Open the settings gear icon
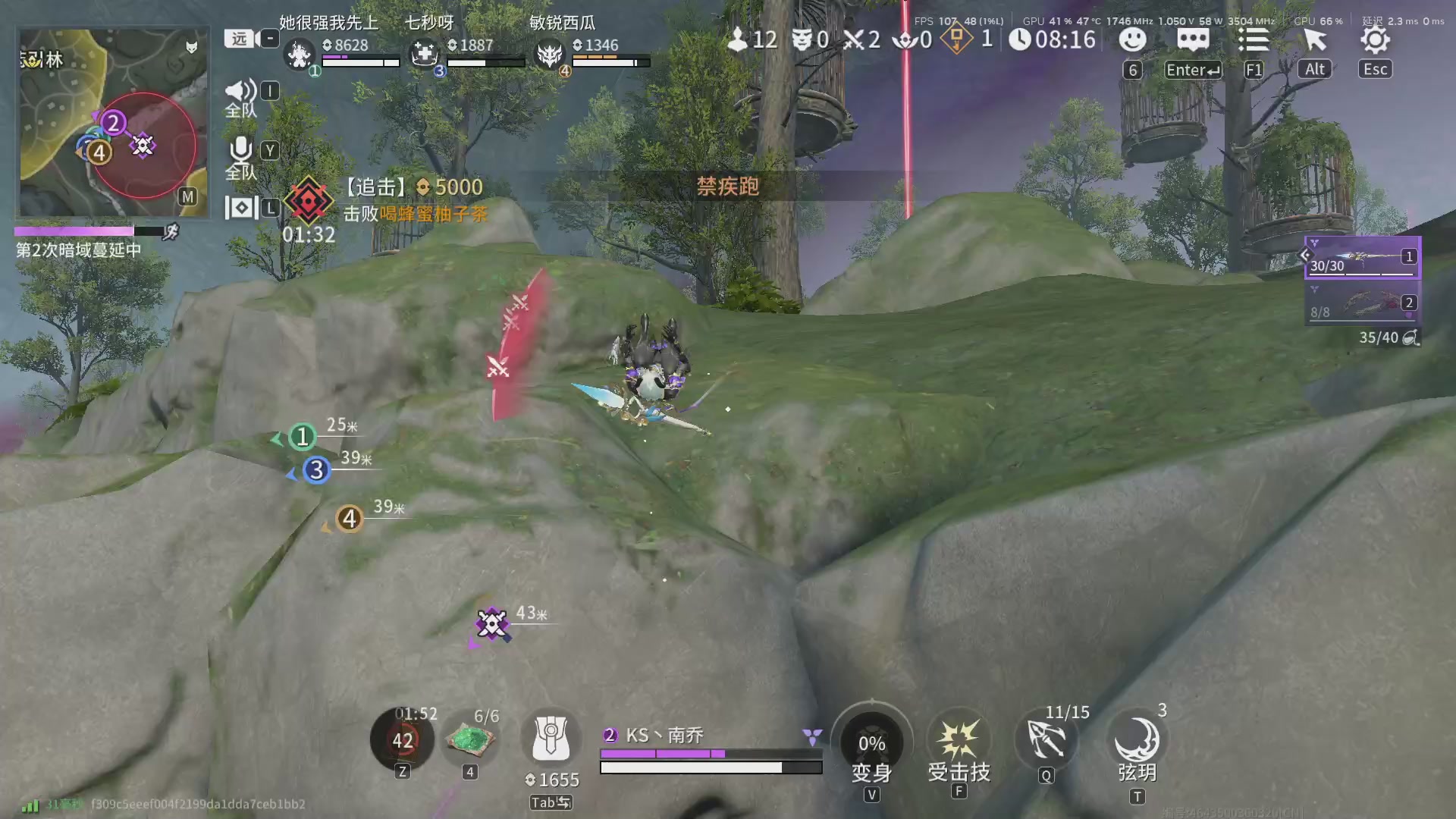Image resolution: width=1456 pixels, height=819 pixels. pyautogui.click(x=1375, y=40)
